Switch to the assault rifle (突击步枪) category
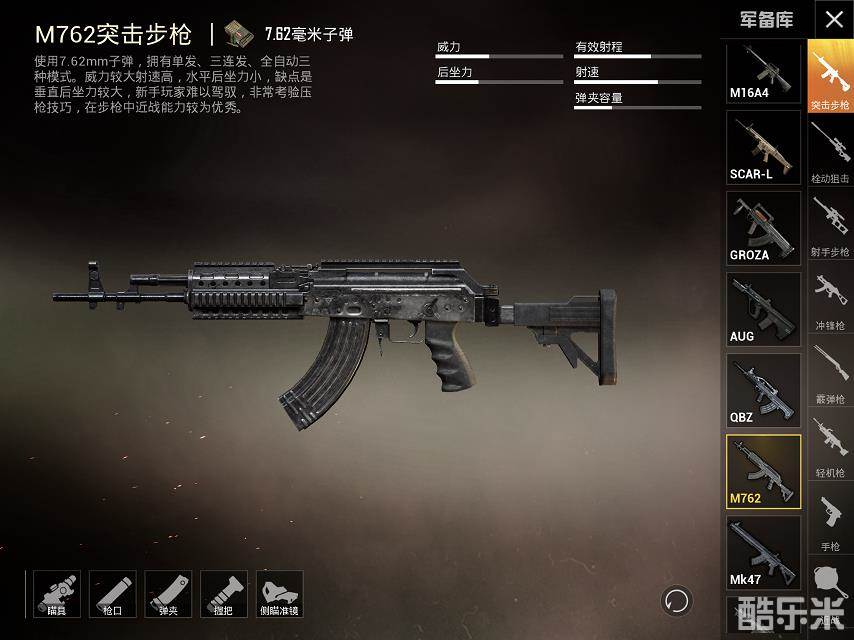 (x=830, y=76)
